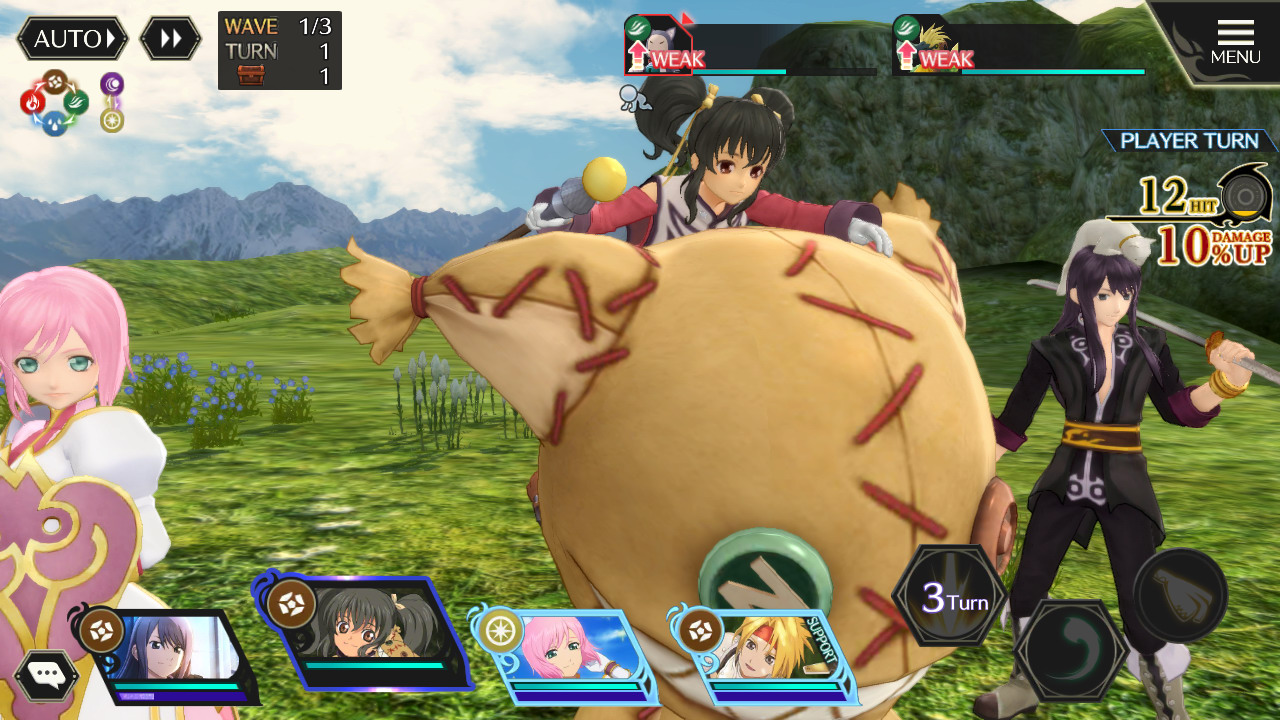
Task: Target the first WEAK enemy icon
Action: pos(658,46)
